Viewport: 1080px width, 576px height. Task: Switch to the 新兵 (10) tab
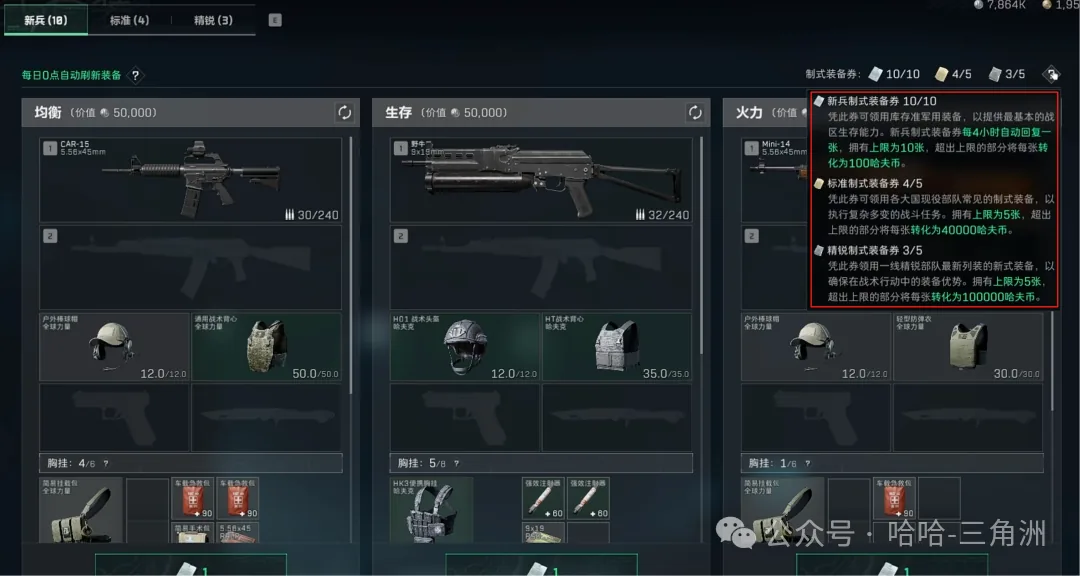46,20
